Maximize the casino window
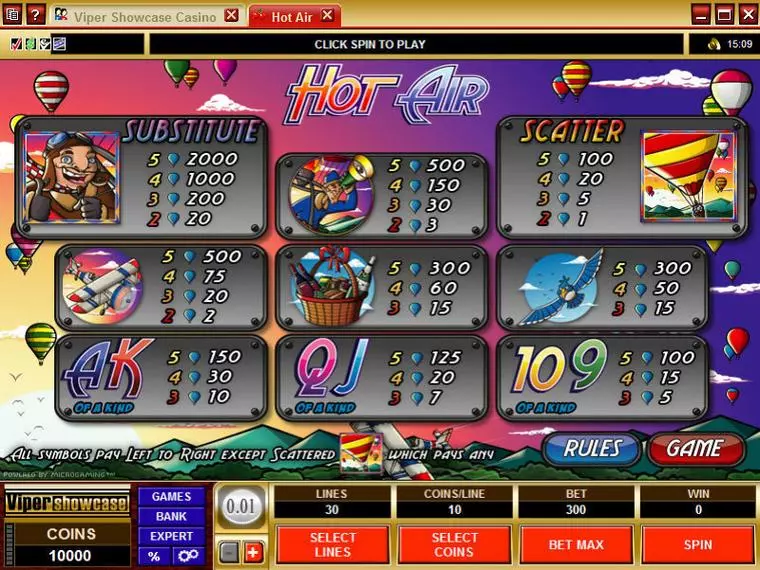Viewport: 760px width, 570px height. (724, 14)
